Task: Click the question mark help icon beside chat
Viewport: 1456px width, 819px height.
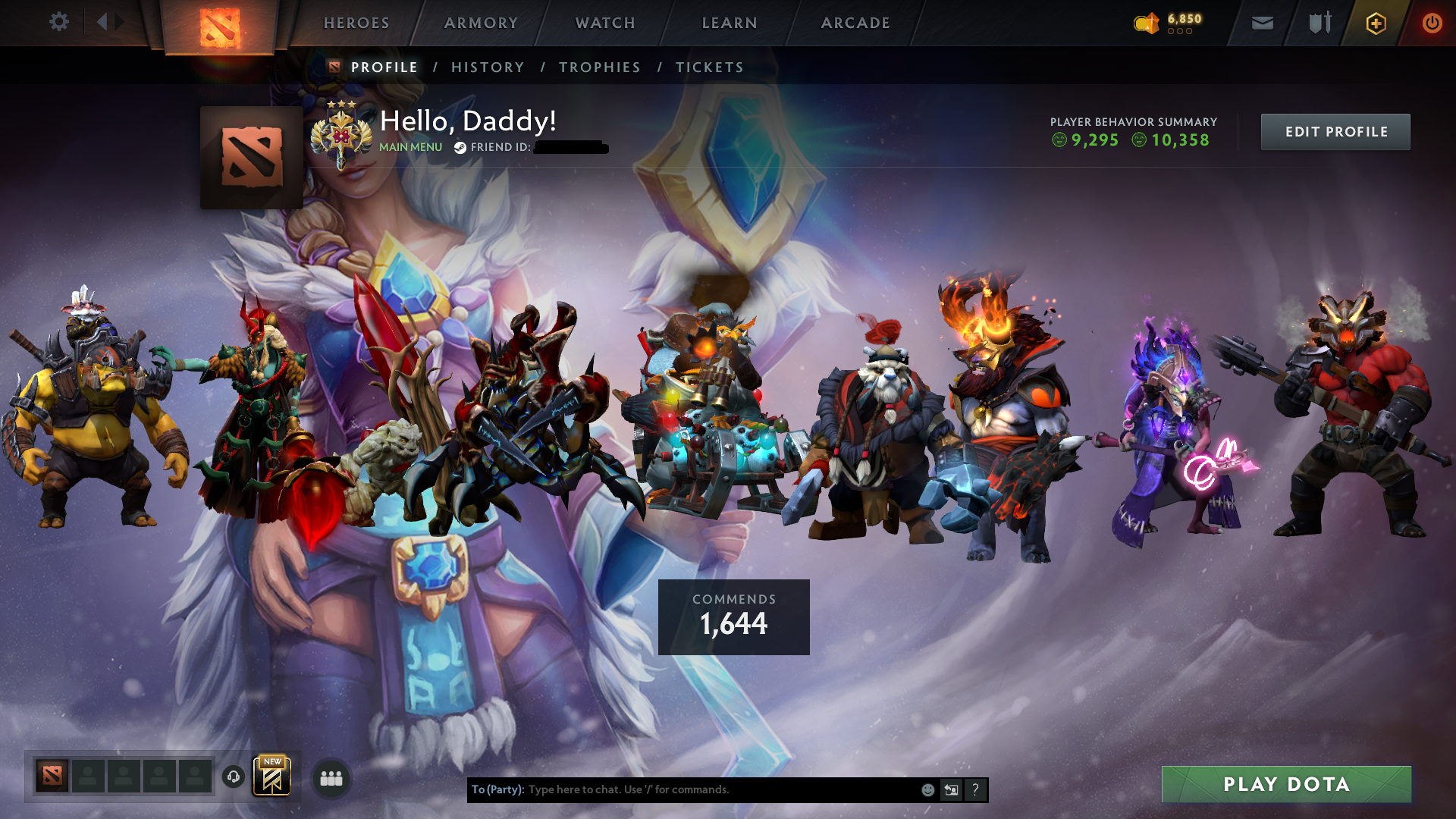Action: point(975,789)
